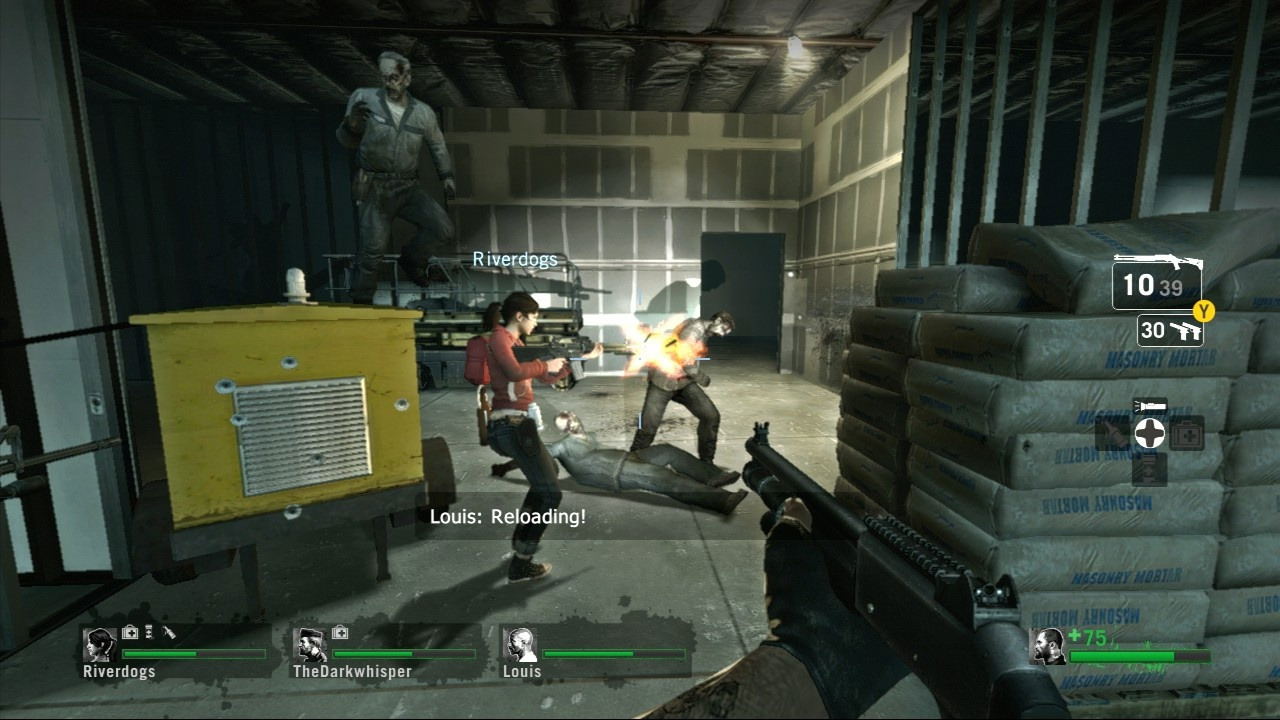Screen dimensions: 1280x720
Task: Select the pain pills item slot
Action: coord(1149,468)
